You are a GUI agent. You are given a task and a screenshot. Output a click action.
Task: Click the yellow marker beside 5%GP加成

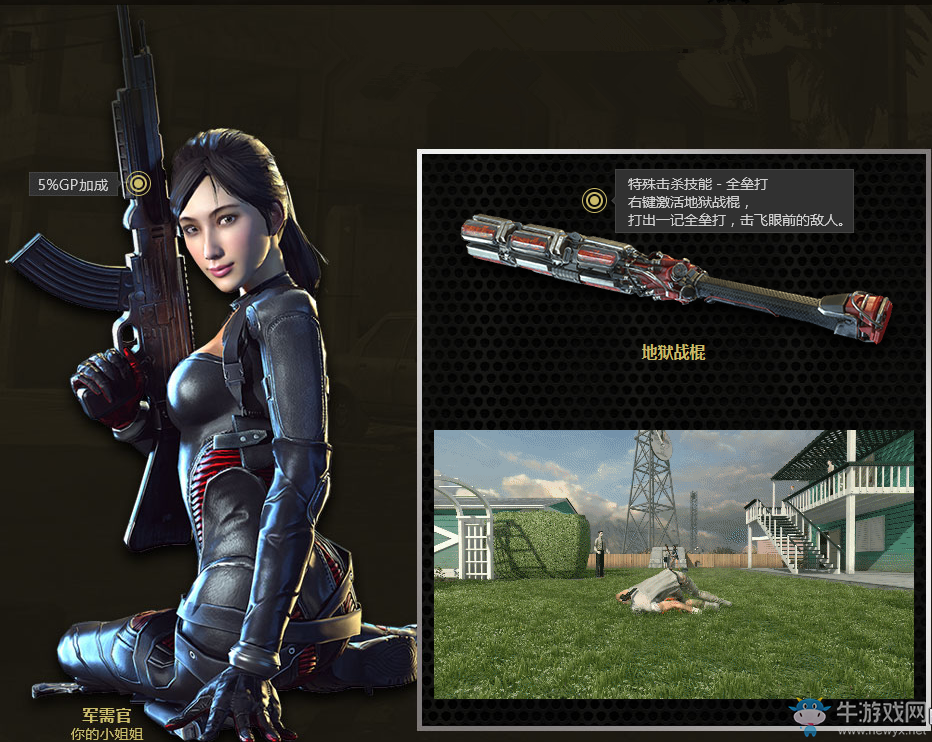pos(140,183)
